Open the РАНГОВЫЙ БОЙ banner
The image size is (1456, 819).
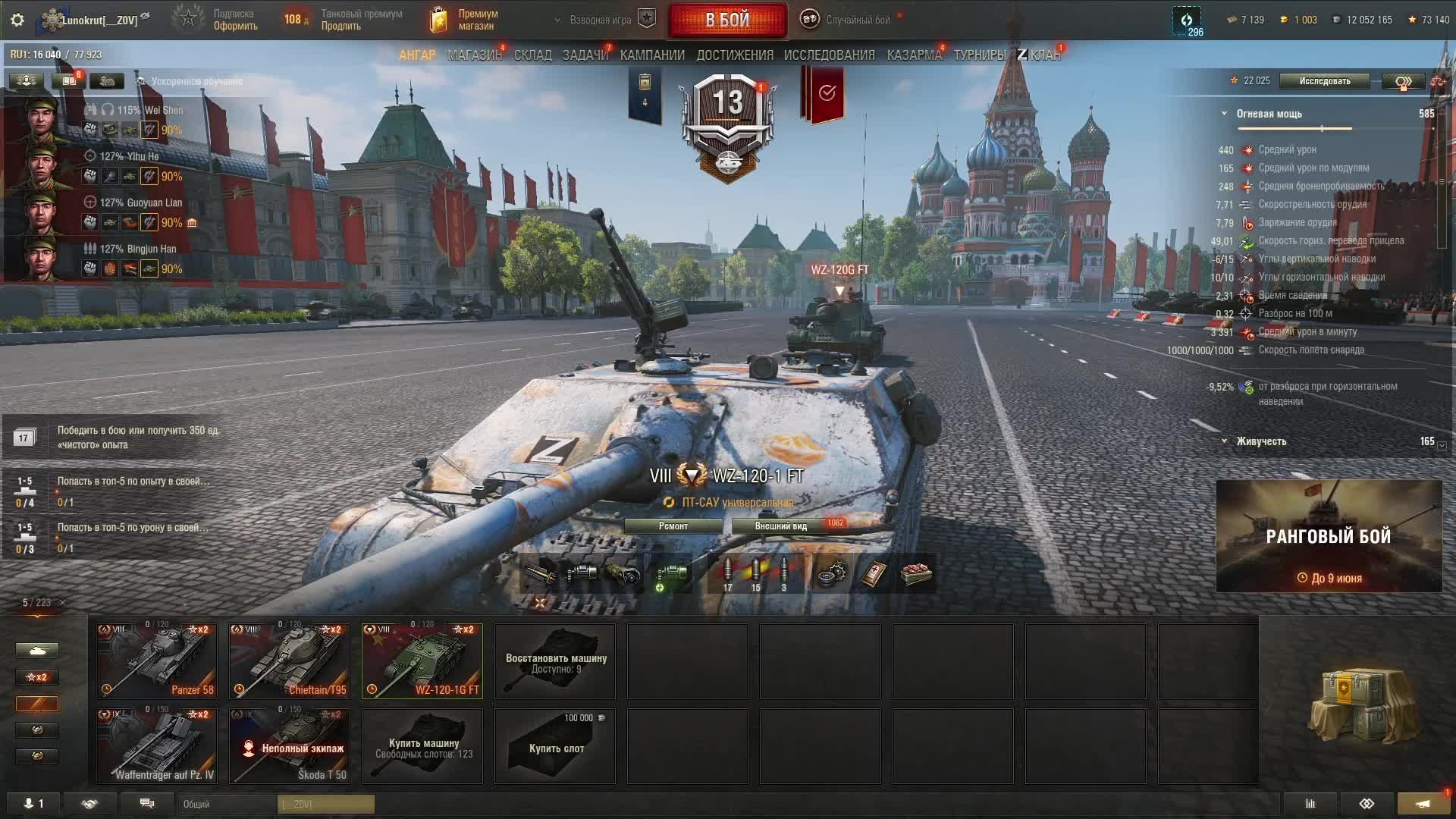coord(1329,536)
